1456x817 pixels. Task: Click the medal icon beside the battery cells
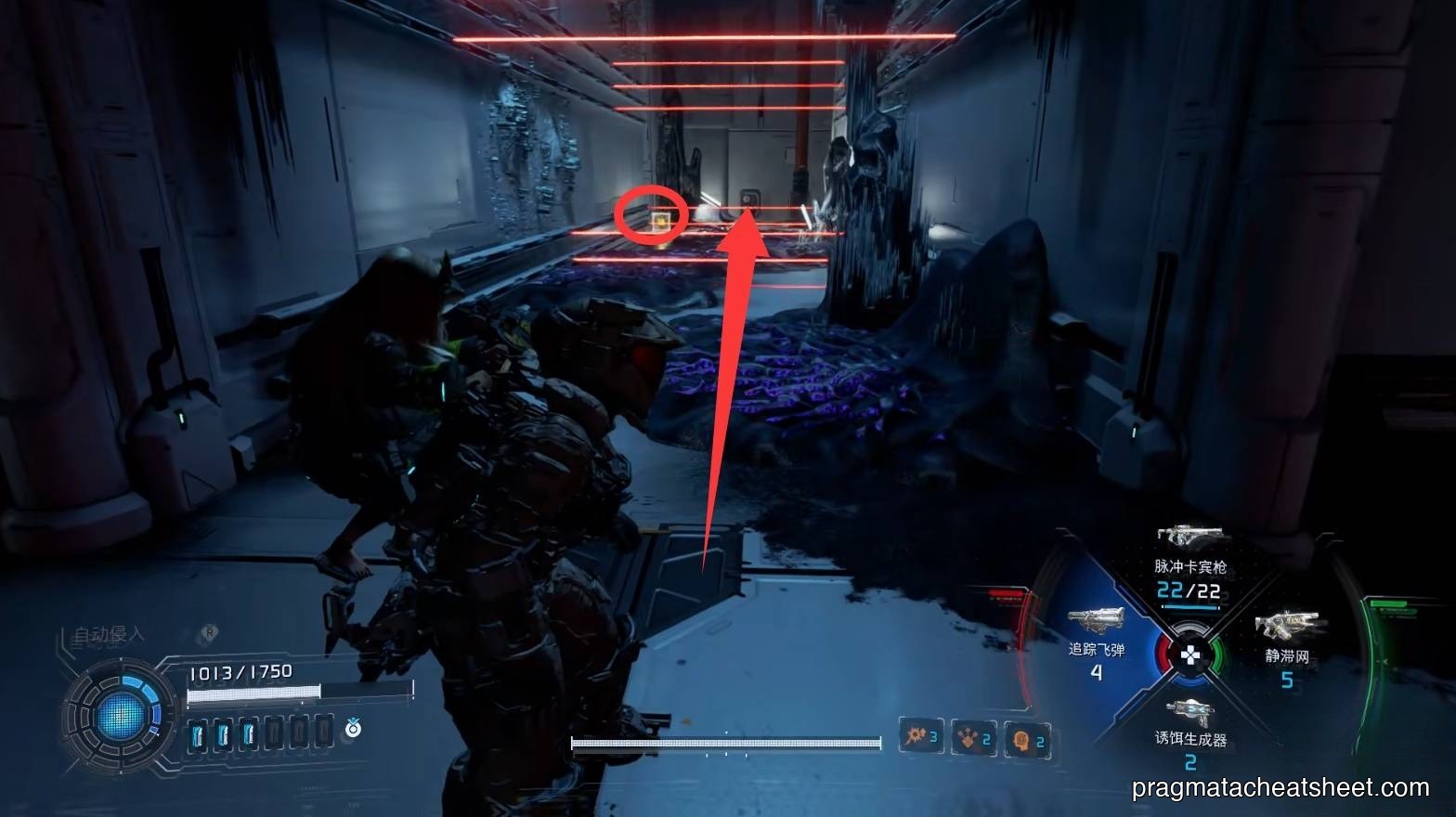pyautogui.click(x=352, y=729)
